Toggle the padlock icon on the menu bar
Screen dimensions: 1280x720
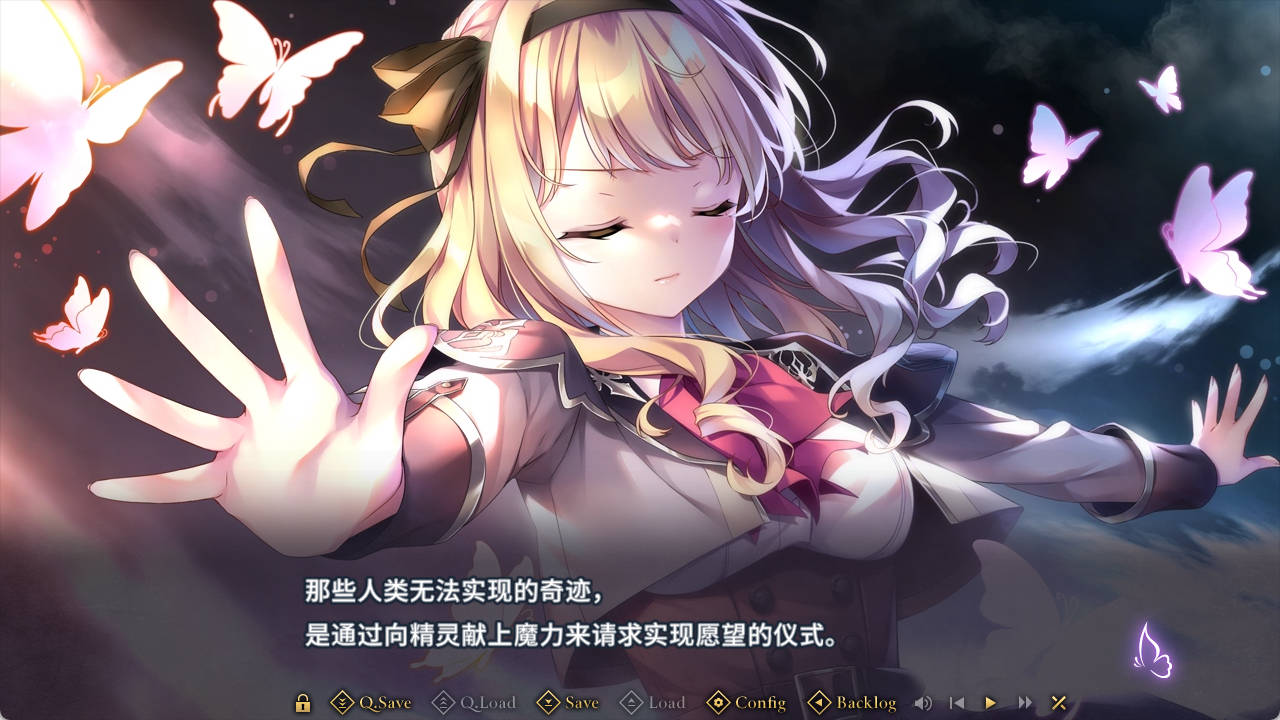[301, 703]
